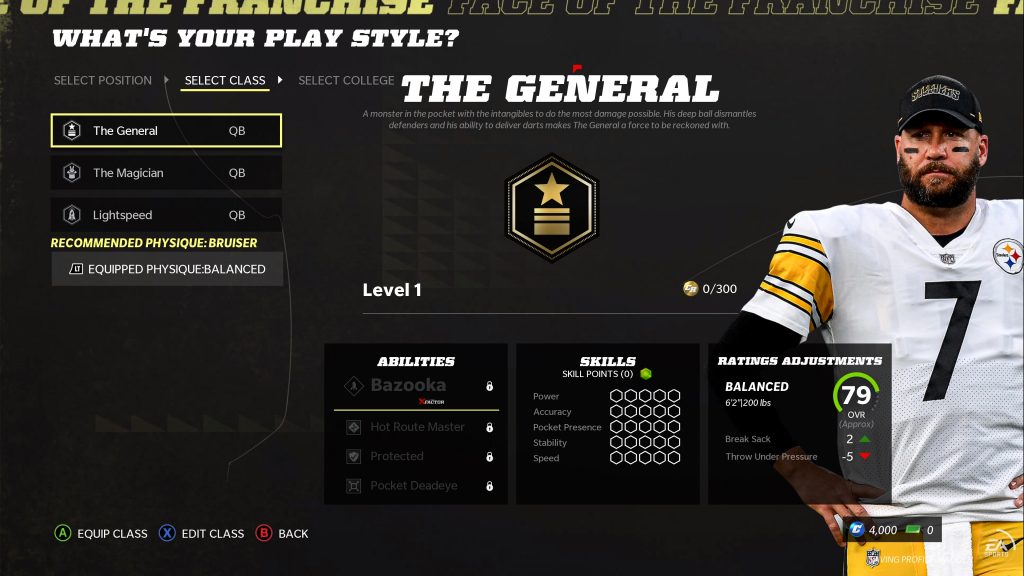
Task: Open the Select College step
Action: click(x=346, y=80)
